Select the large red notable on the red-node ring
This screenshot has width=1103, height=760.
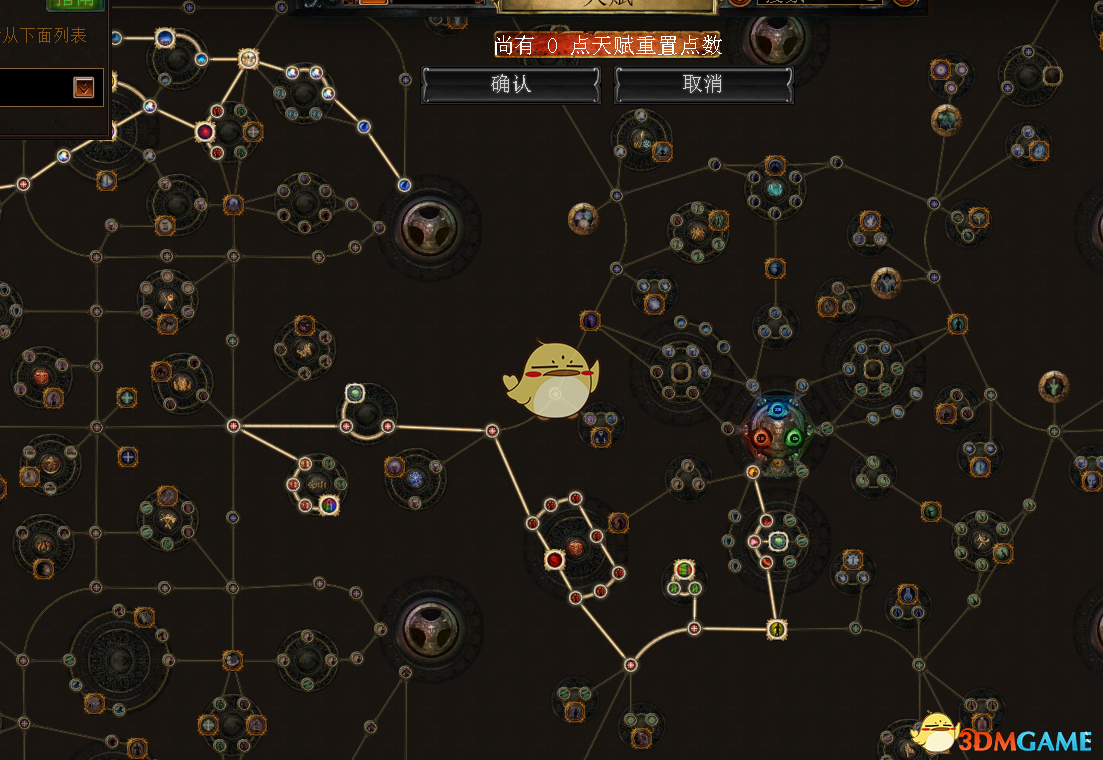click(x=555, y=559)
